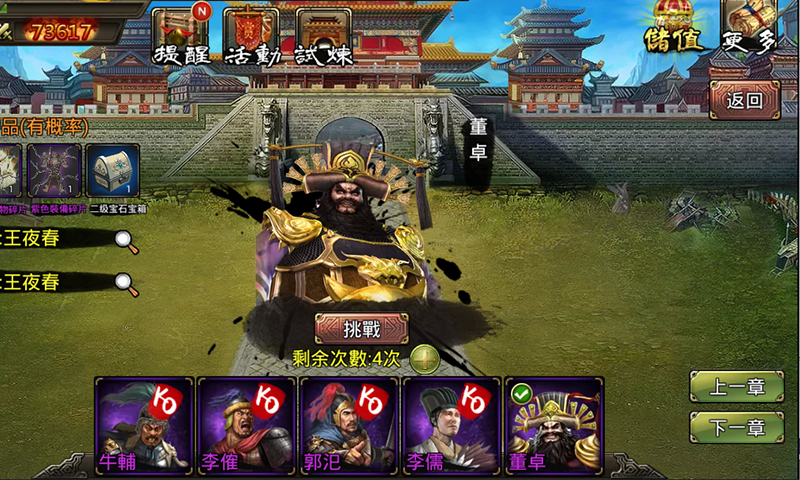800x480 pixels.
Task: Open the 試煉 trial menu
Action: (x=324, y=33)
